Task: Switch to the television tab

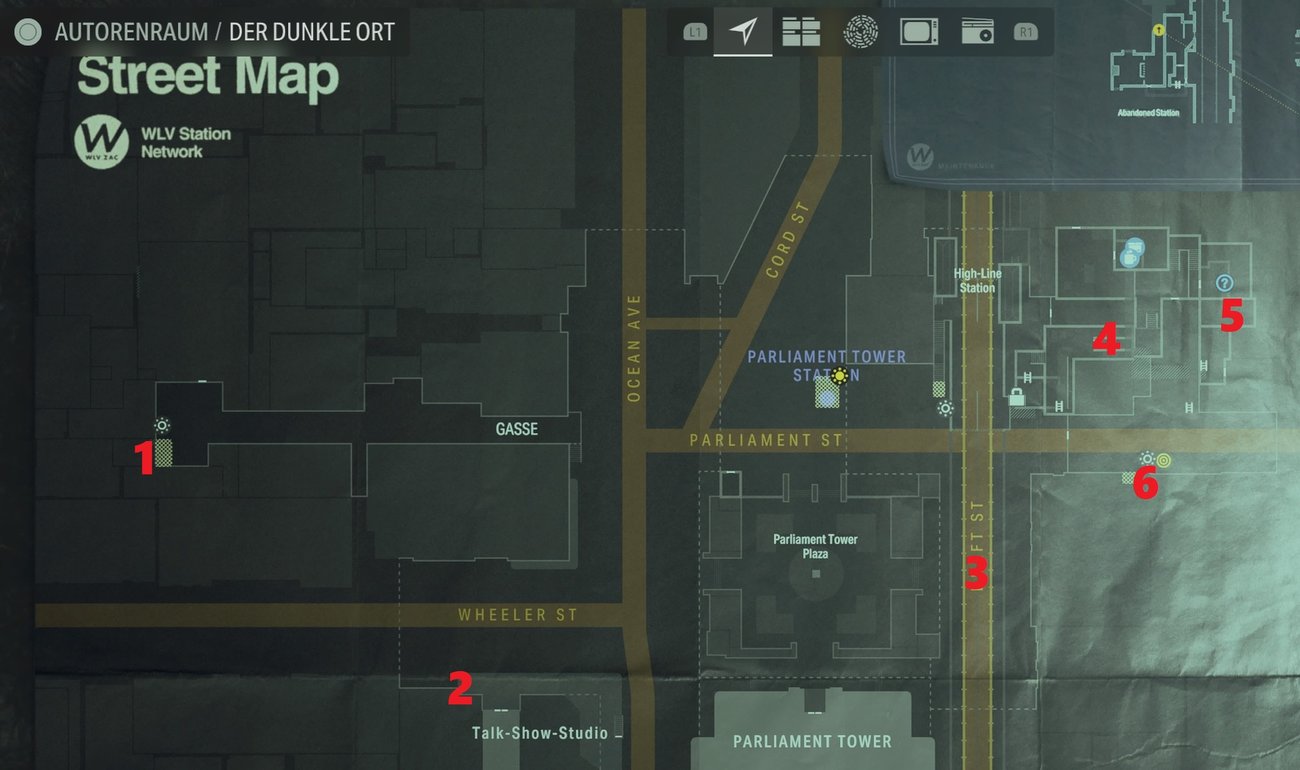Action: (x=918, y=32)
